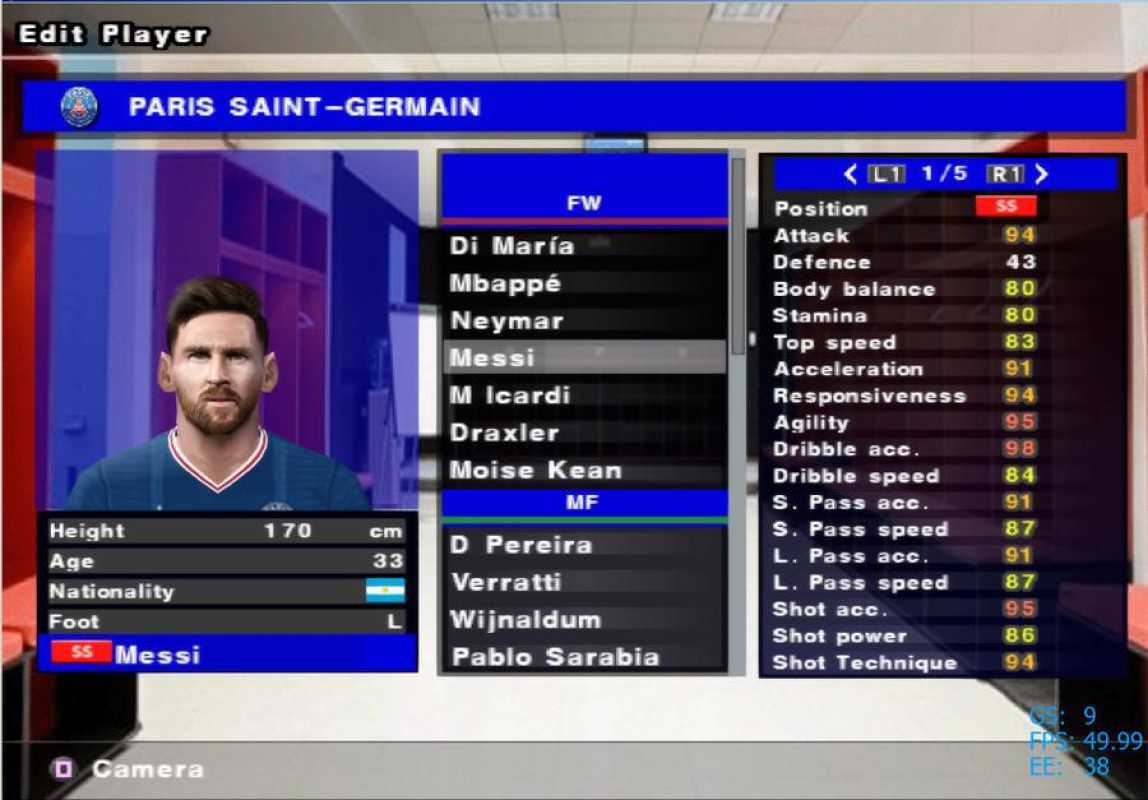This screenshot has width=1148, height=800.
Task: Pick Pablo Sarabia from the roster
Action: click(x=584, y=657)
